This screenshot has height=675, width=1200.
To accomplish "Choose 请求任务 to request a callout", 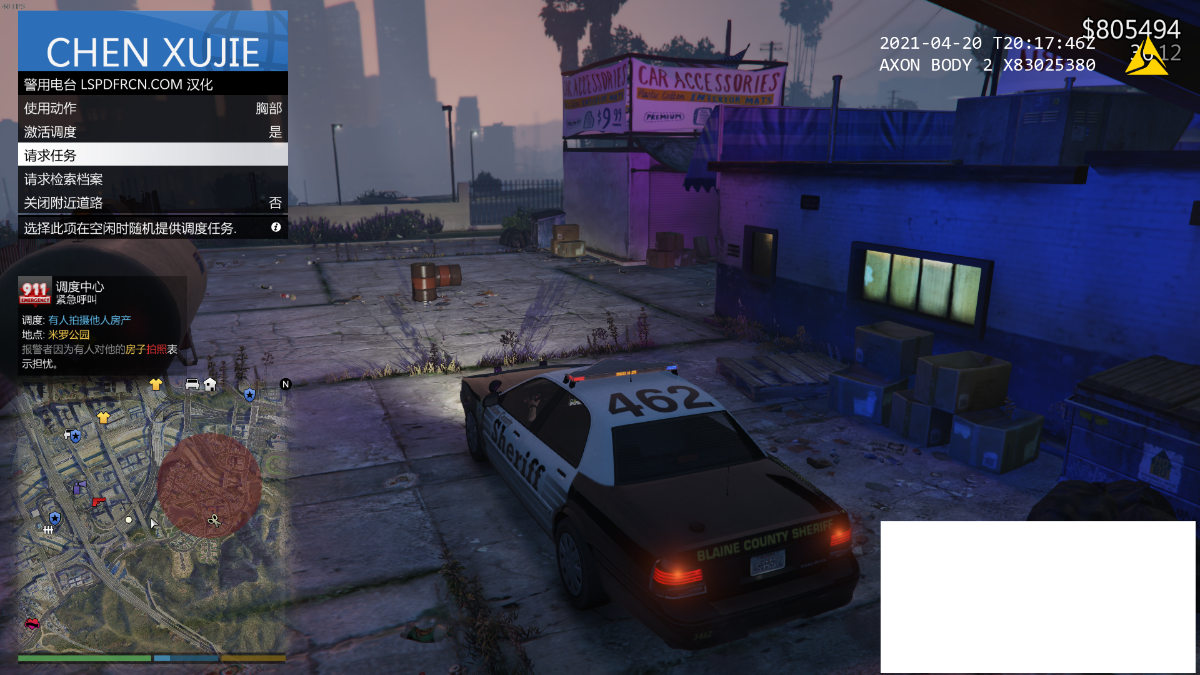I will coord(153,155).
